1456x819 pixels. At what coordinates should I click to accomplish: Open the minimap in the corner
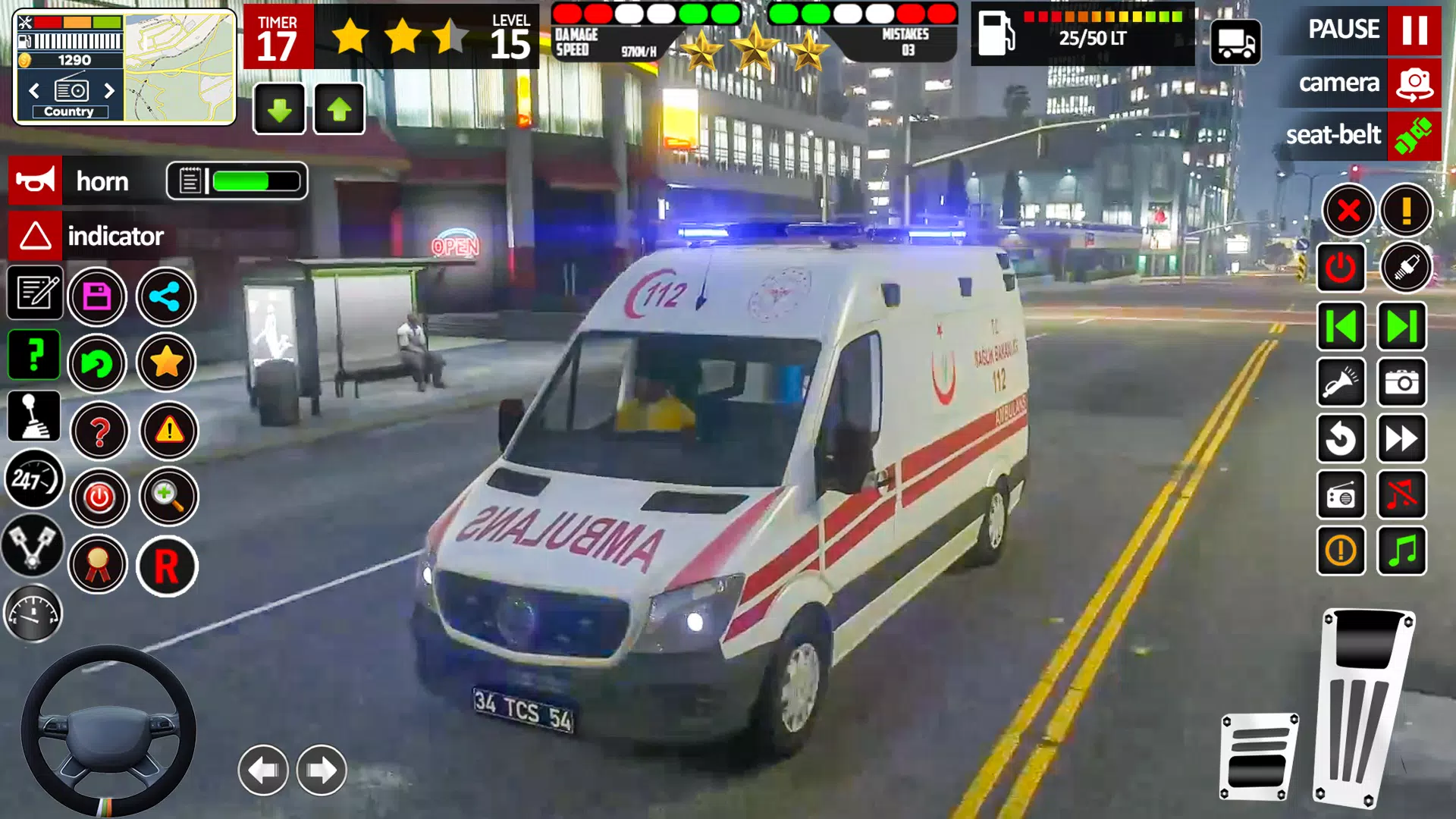(179, 68)
